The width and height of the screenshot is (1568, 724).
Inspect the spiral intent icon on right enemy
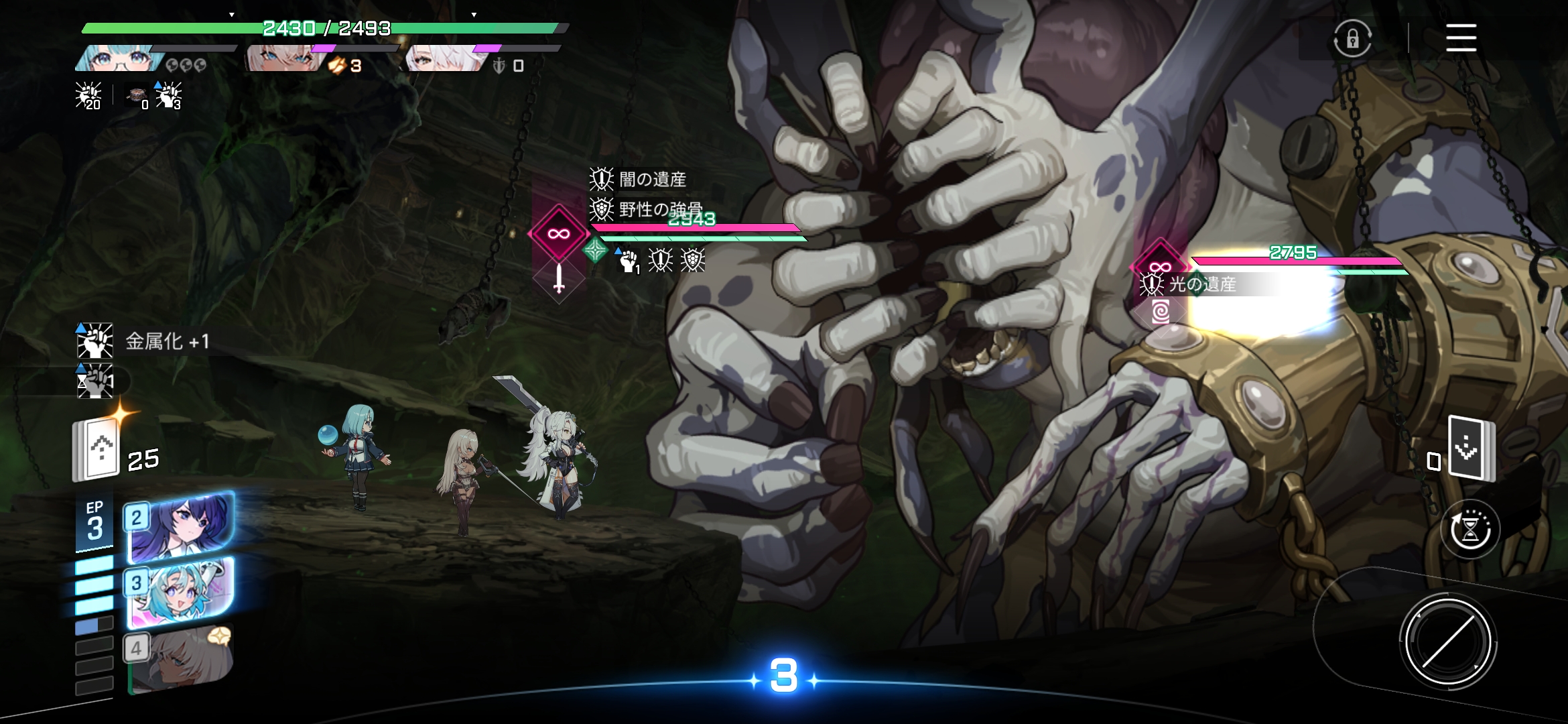pos(1161,312)
